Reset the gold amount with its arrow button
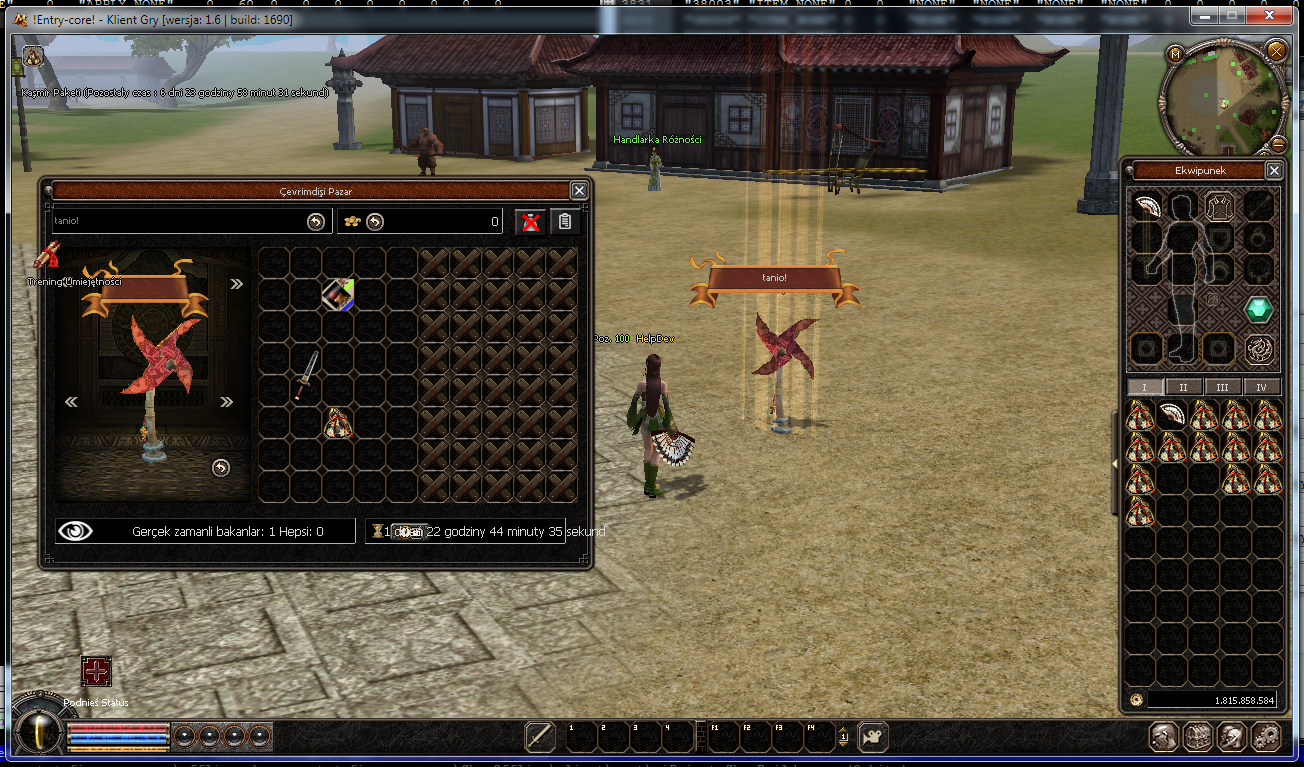This screenshot has width=1304, height=767. coord(374,222)
